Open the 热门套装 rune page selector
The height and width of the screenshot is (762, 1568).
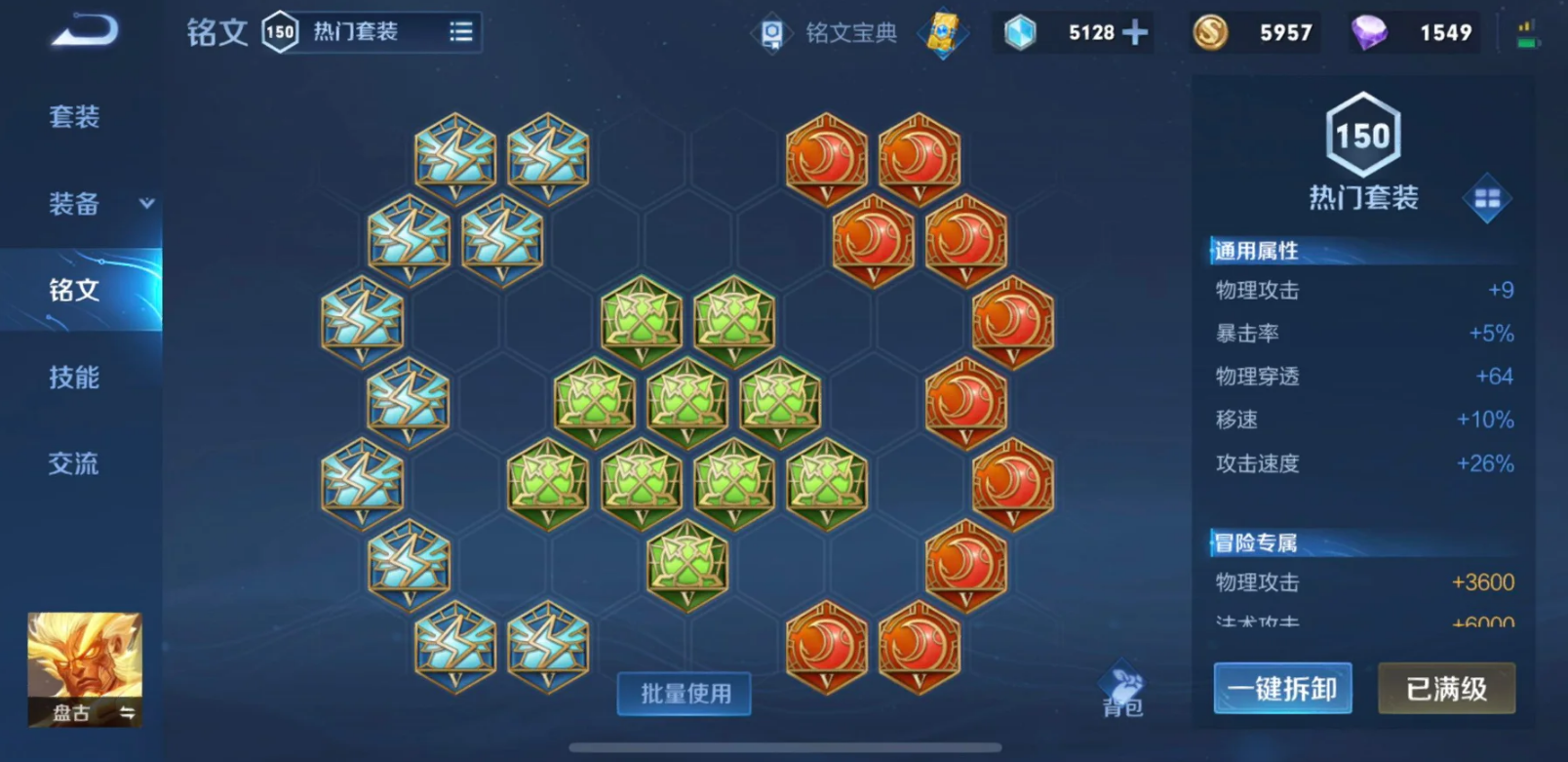(357, 30)
